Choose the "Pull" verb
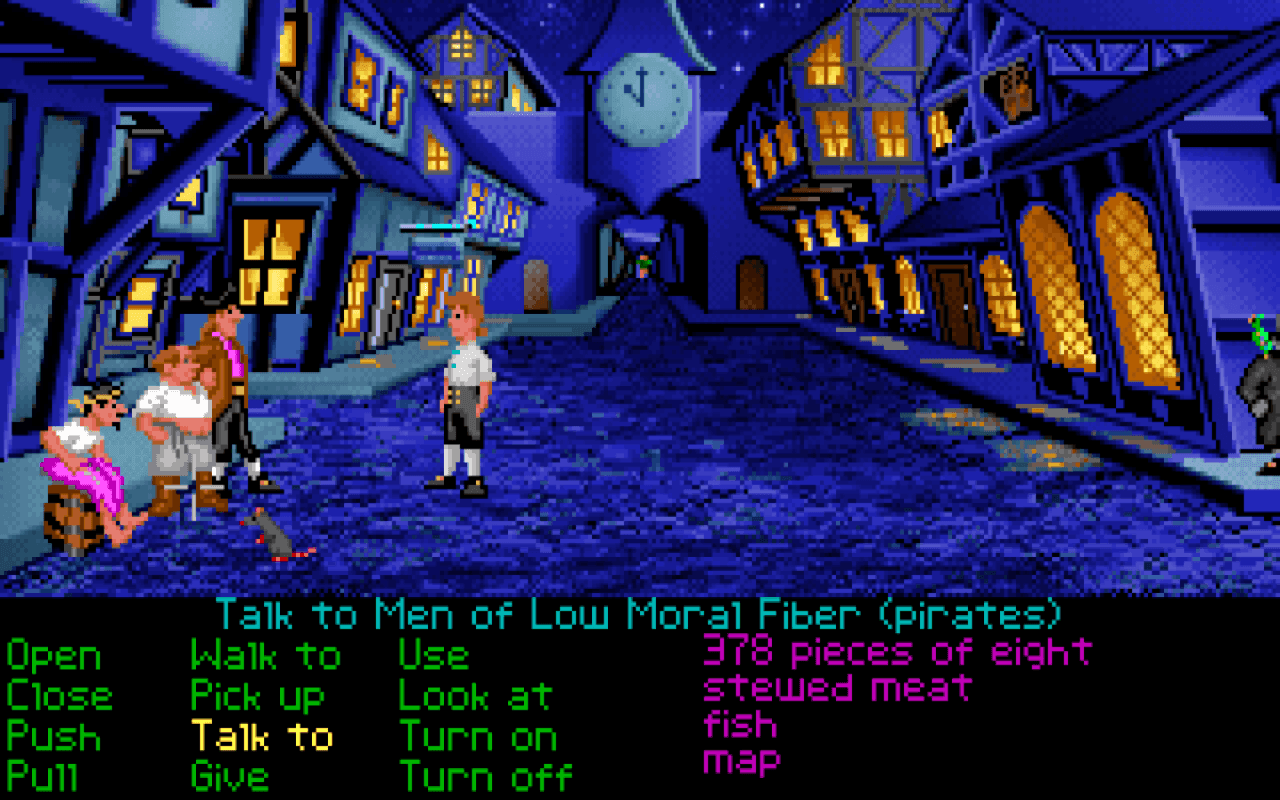 (x=47, y=777)
